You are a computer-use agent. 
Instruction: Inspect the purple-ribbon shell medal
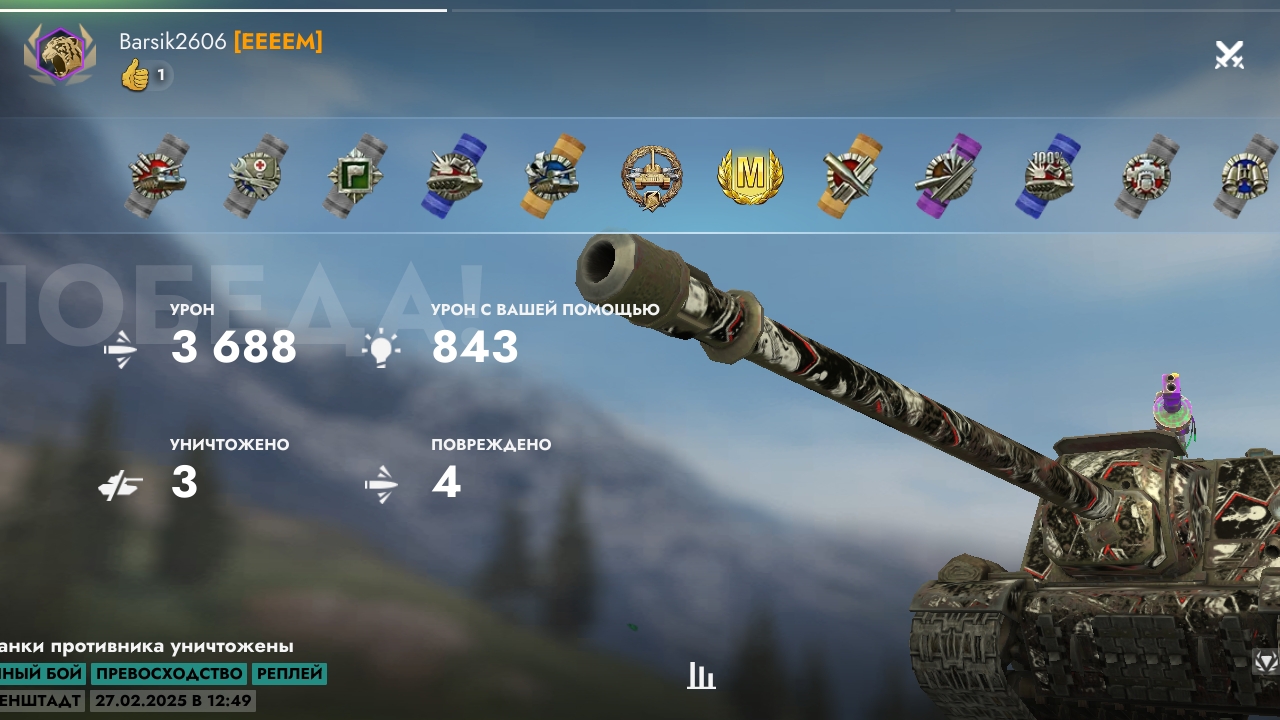948,177
